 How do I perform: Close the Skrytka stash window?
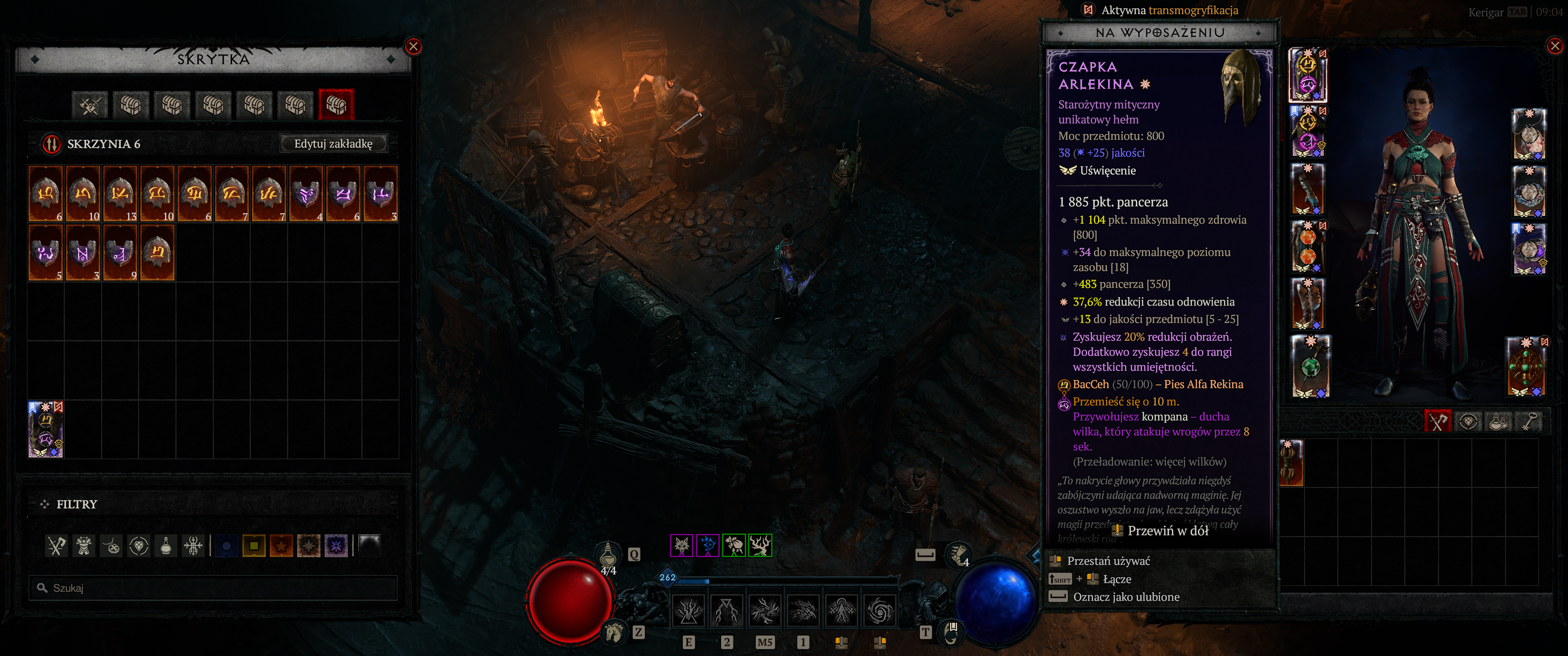pos(413,46)
